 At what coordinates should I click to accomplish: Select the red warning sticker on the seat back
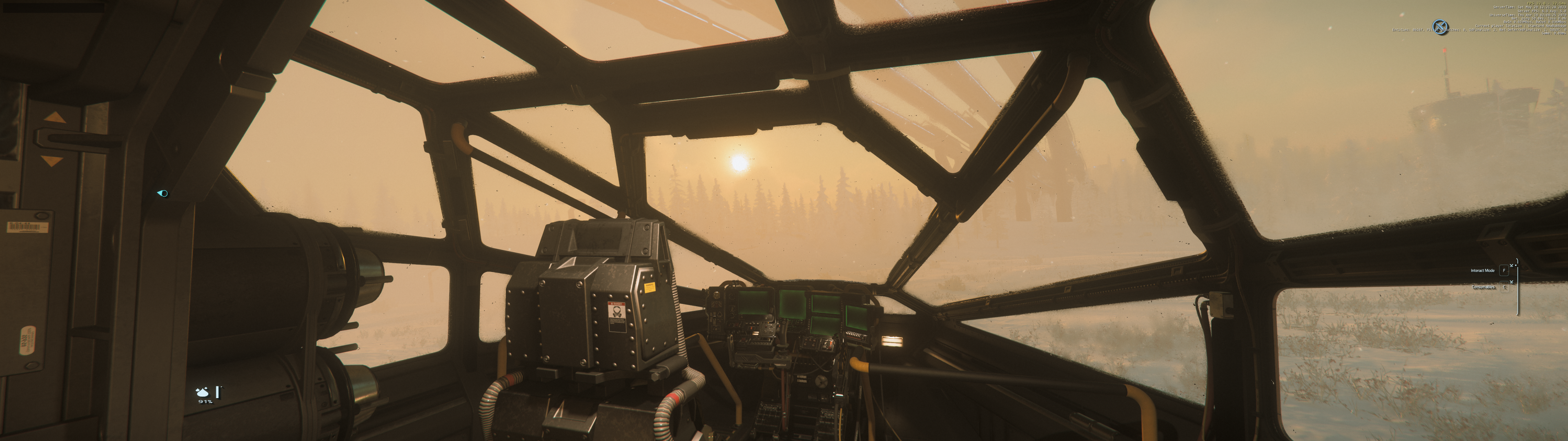[x=617, y=317]
